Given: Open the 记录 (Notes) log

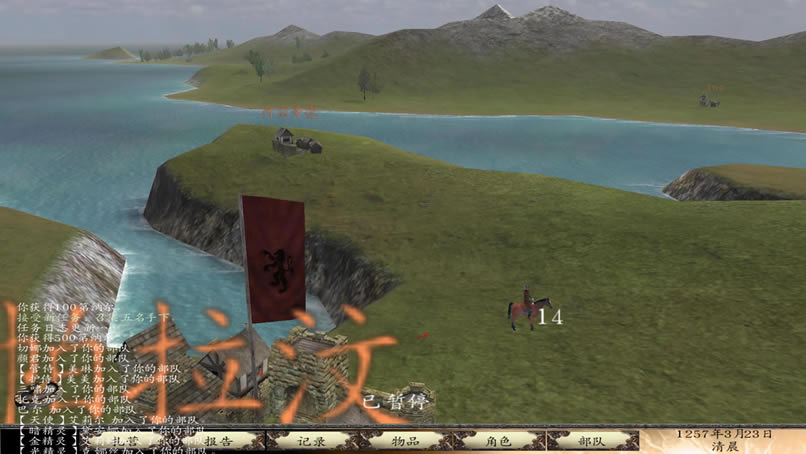Looking at the screenshot, I should [x=312, y=440].
